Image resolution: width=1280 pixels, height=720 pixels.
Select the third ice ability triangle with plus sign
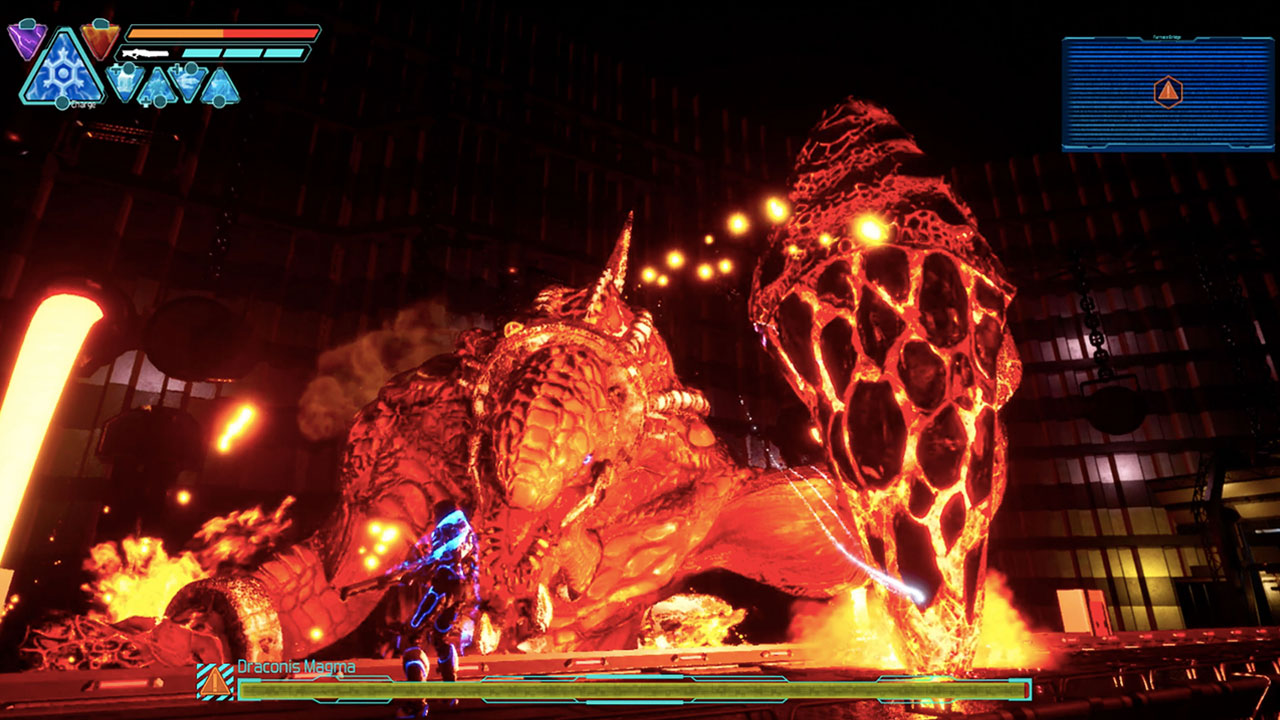(189, 80)
